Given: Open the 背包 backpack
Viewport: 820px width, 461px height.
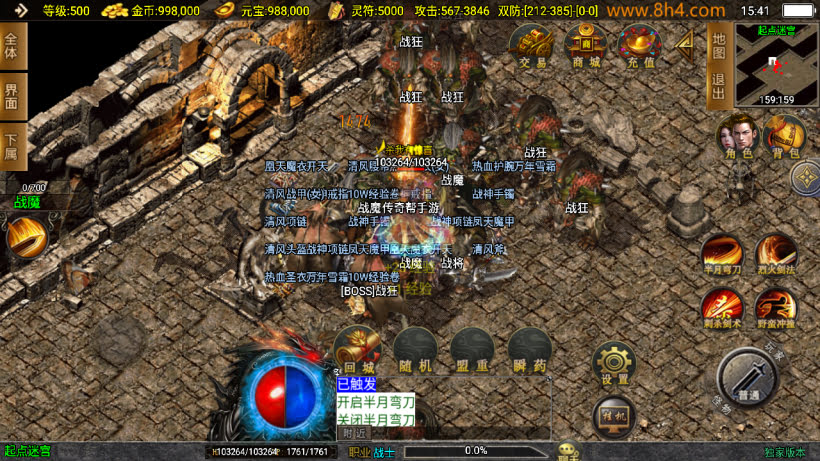Looking at the screenshot, I should (x=784, y=137).
